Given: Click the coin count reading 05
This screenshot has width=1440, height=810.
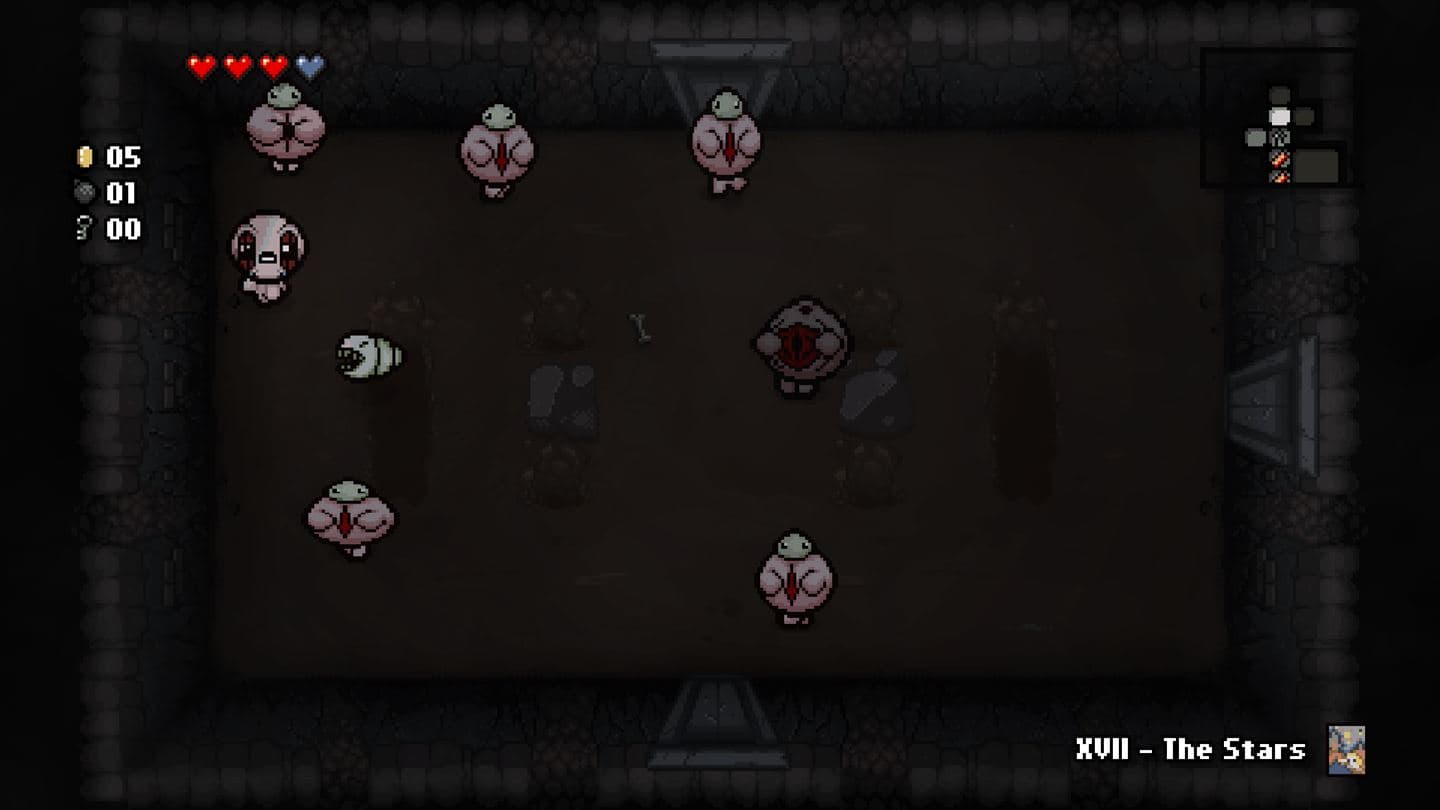Looking at the screenshot, I should [125, 157].
